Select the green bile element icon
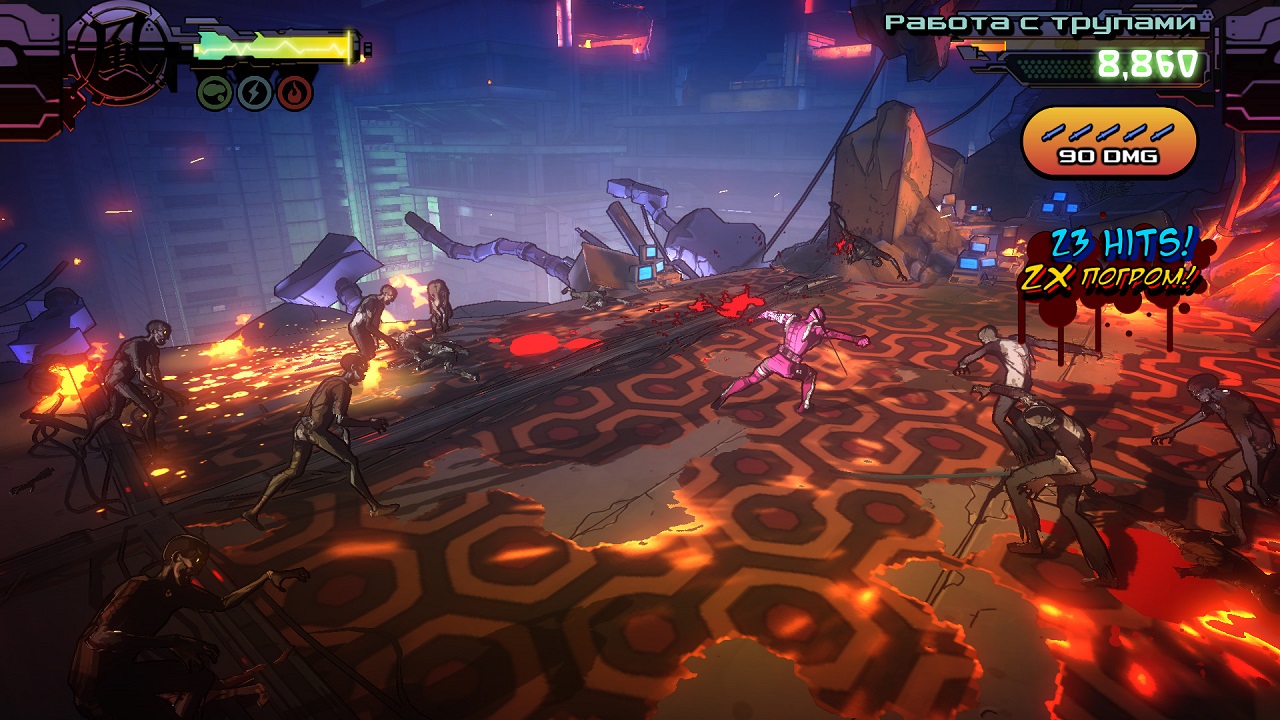The height and width of the screenshot is (720, 1280). point(216,93)
